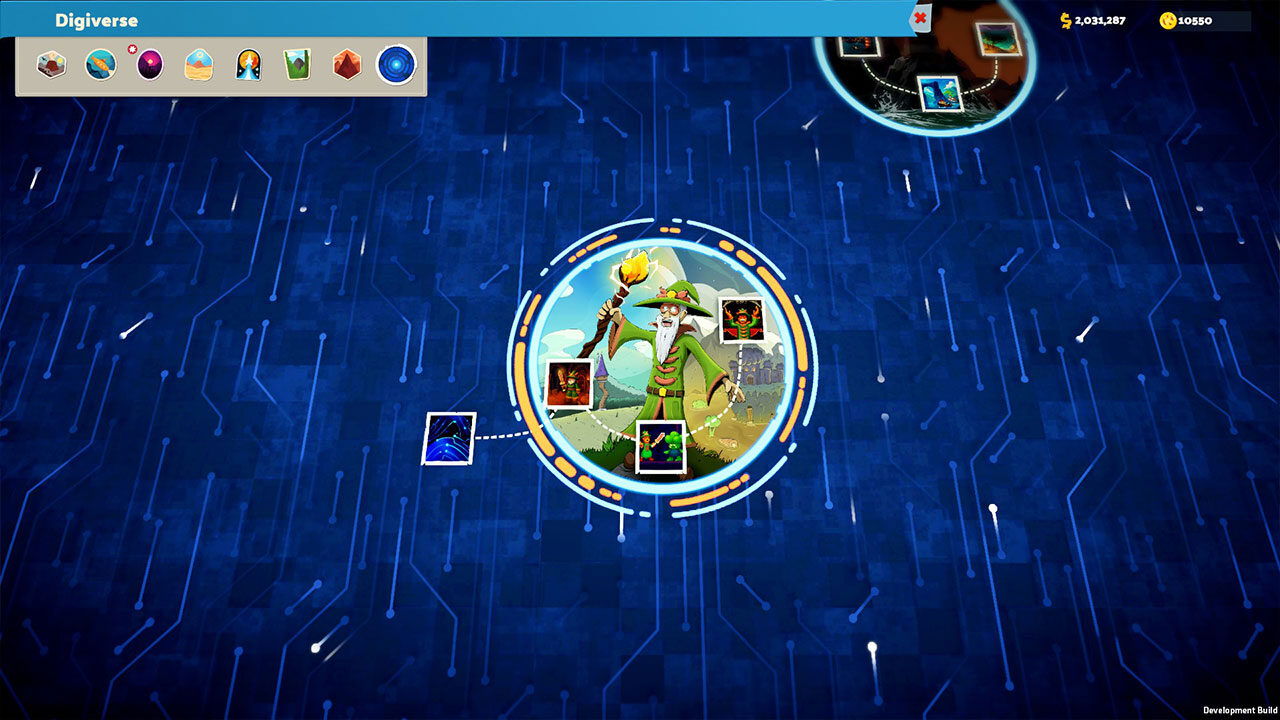This screenshot has width=1280, height=720.
Task: Open the blue circuit level thumbnail
Action: pos(449,438)
